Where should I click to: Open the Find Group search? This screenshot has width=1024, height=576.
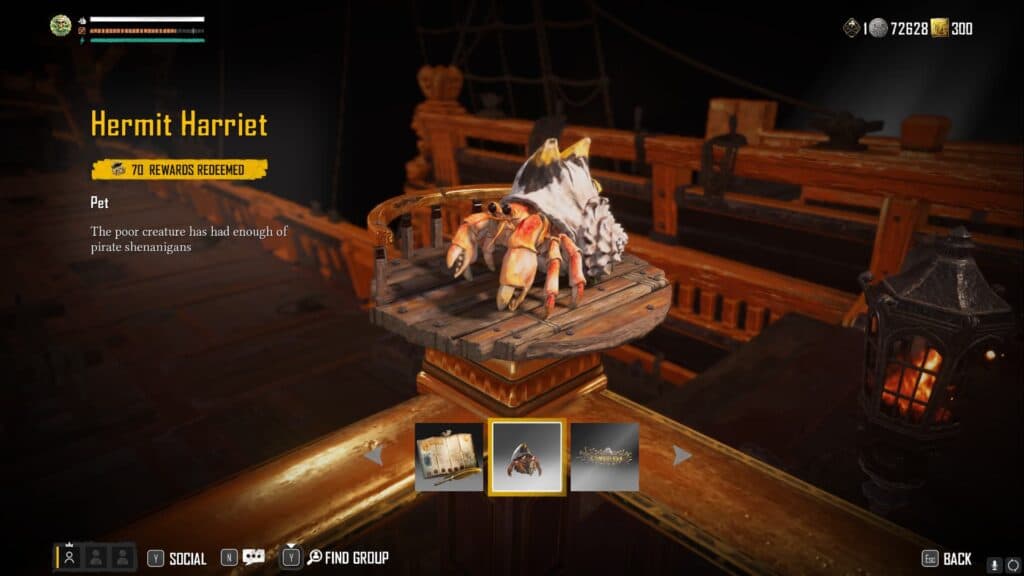coord(347,557)
